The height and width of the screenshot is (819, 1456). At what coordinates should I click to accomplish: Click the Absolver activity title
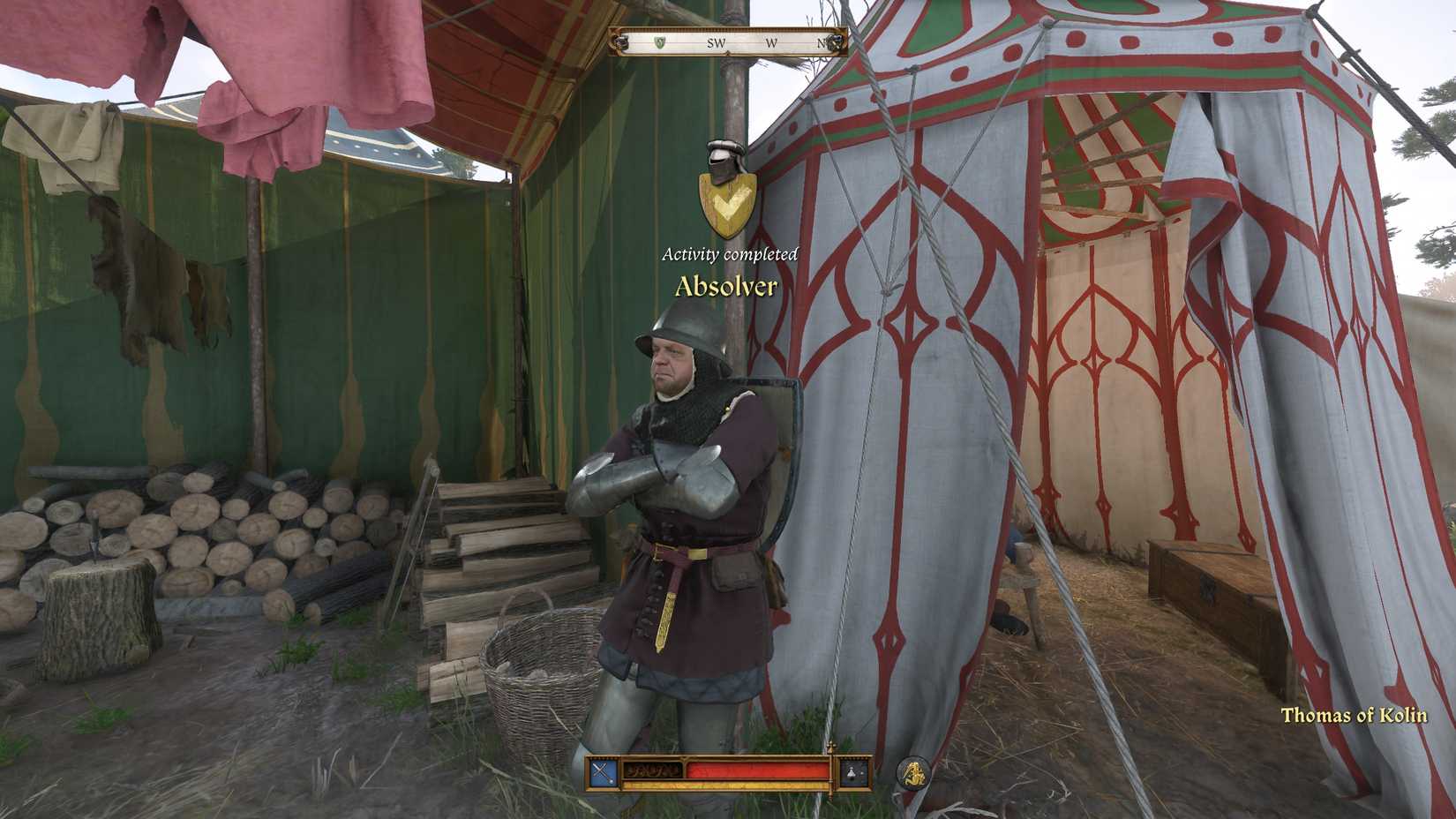tap(725, 285)
